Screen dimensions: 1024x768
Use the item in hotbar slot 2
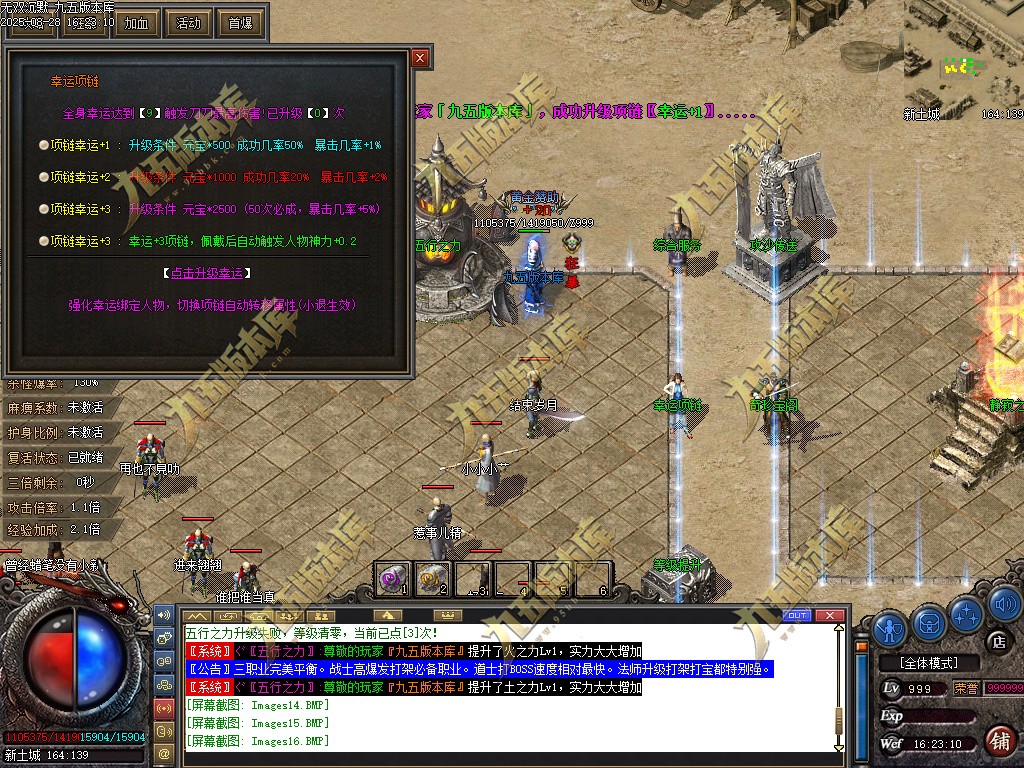pyautogui.click(x=433, y=578)
